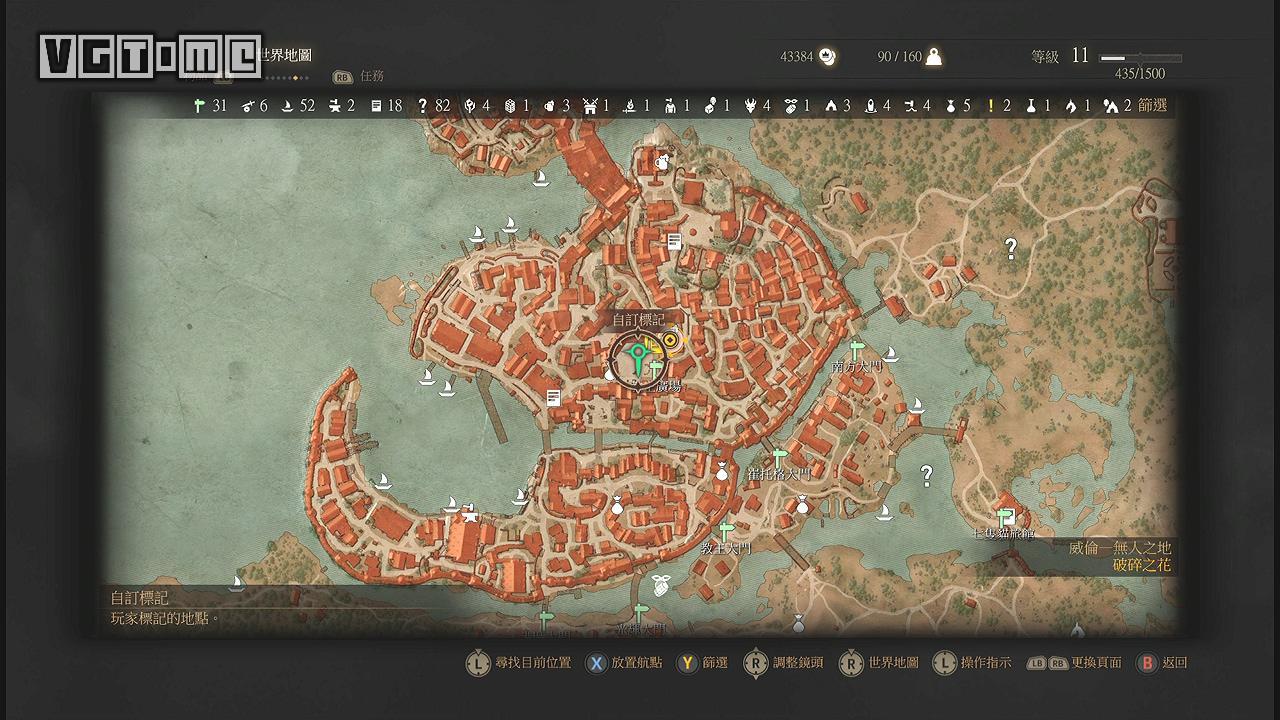Choose the 霍托格大門 fast travel signpost
Screen dimensions: 1280x720
(x=779, y=456)
